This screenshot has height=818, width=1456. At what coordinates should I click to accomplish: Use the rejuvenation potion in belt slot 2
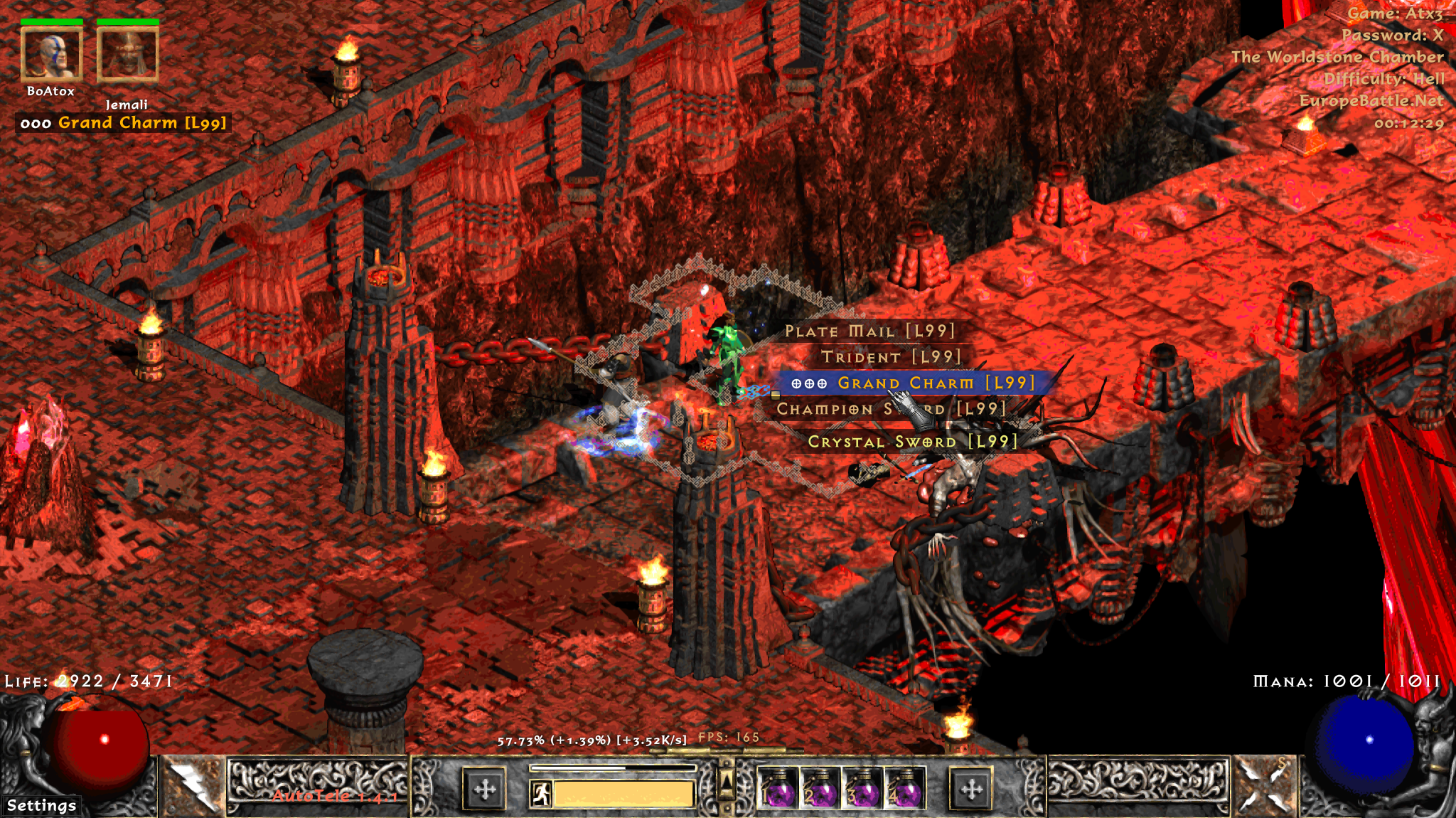[x=820, y=788]
